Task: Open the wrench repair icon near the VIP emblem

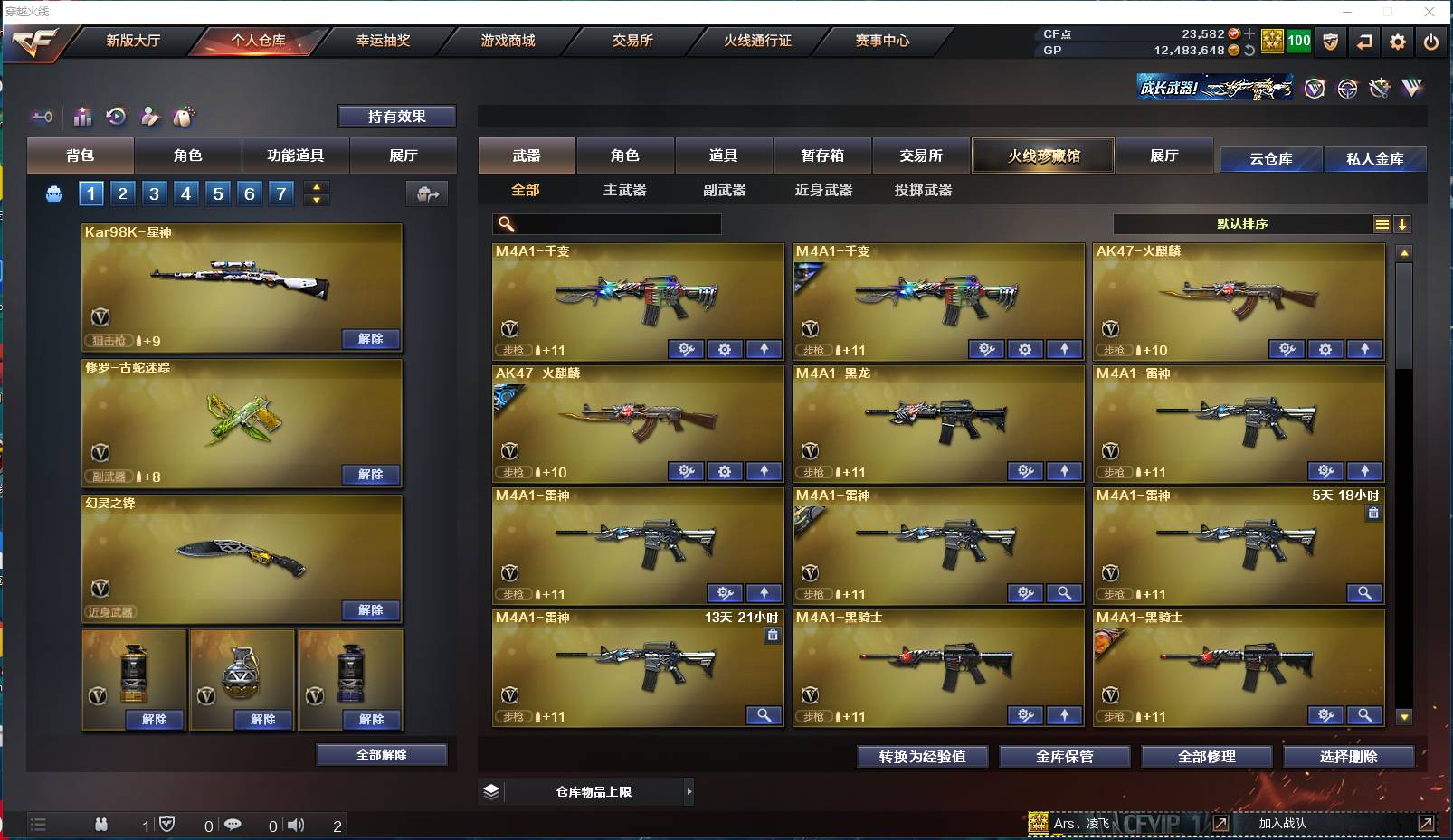Action: point(1380,89)
